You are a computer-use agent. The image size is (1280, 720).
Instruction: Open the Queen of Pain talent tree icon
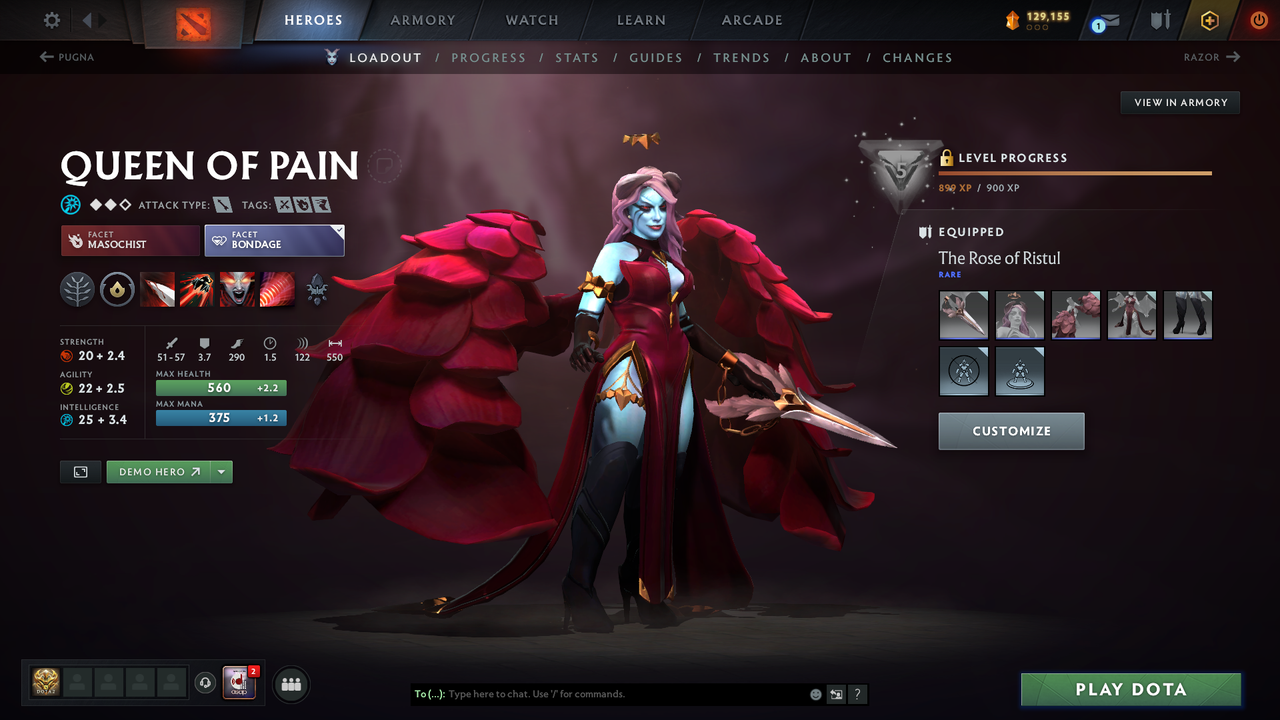click(78, 290)
